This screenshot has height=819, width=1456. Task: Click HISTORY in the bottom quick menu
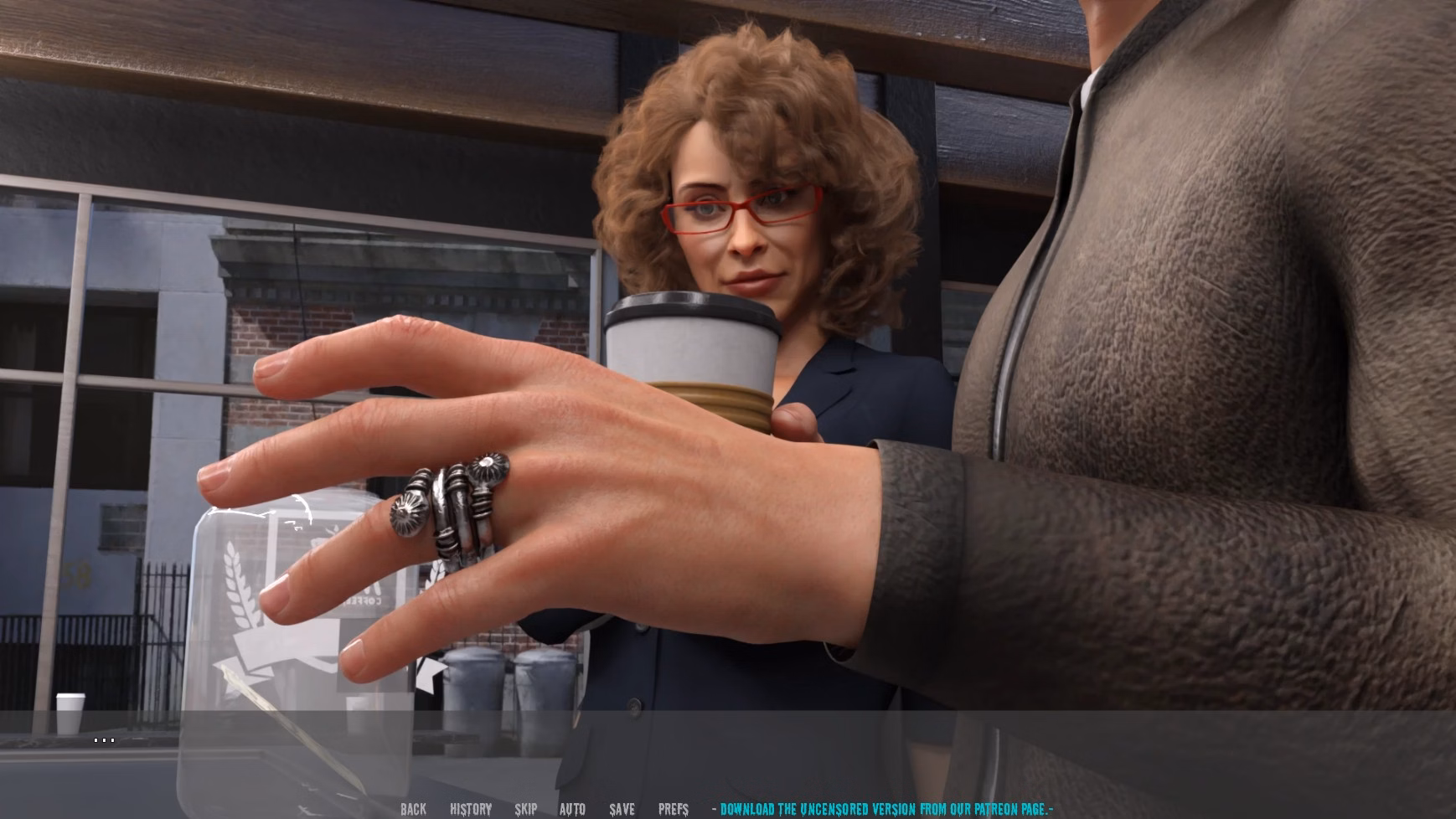click(471, 809)
